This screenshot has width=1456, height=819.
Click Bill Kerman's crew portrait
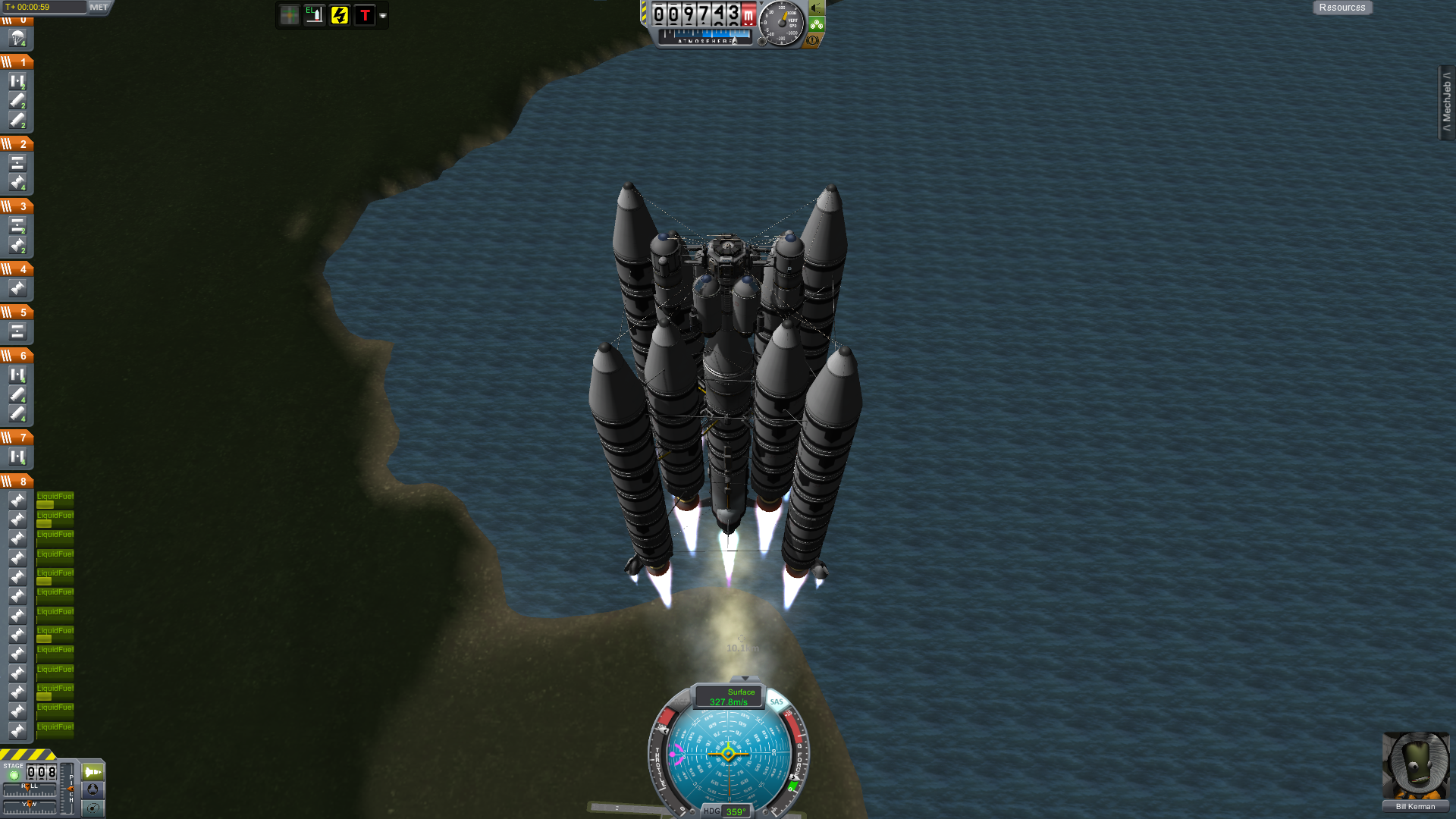[x=1415, y=766]
